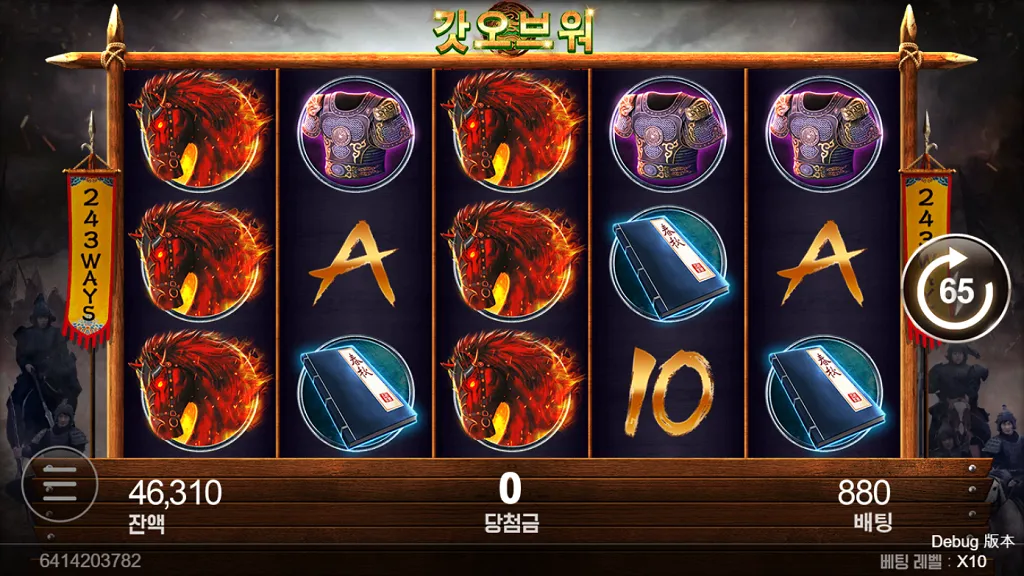1024x576 pixels.
Task: Click the auto-spin button showing 65
Action: pos(955,290)
